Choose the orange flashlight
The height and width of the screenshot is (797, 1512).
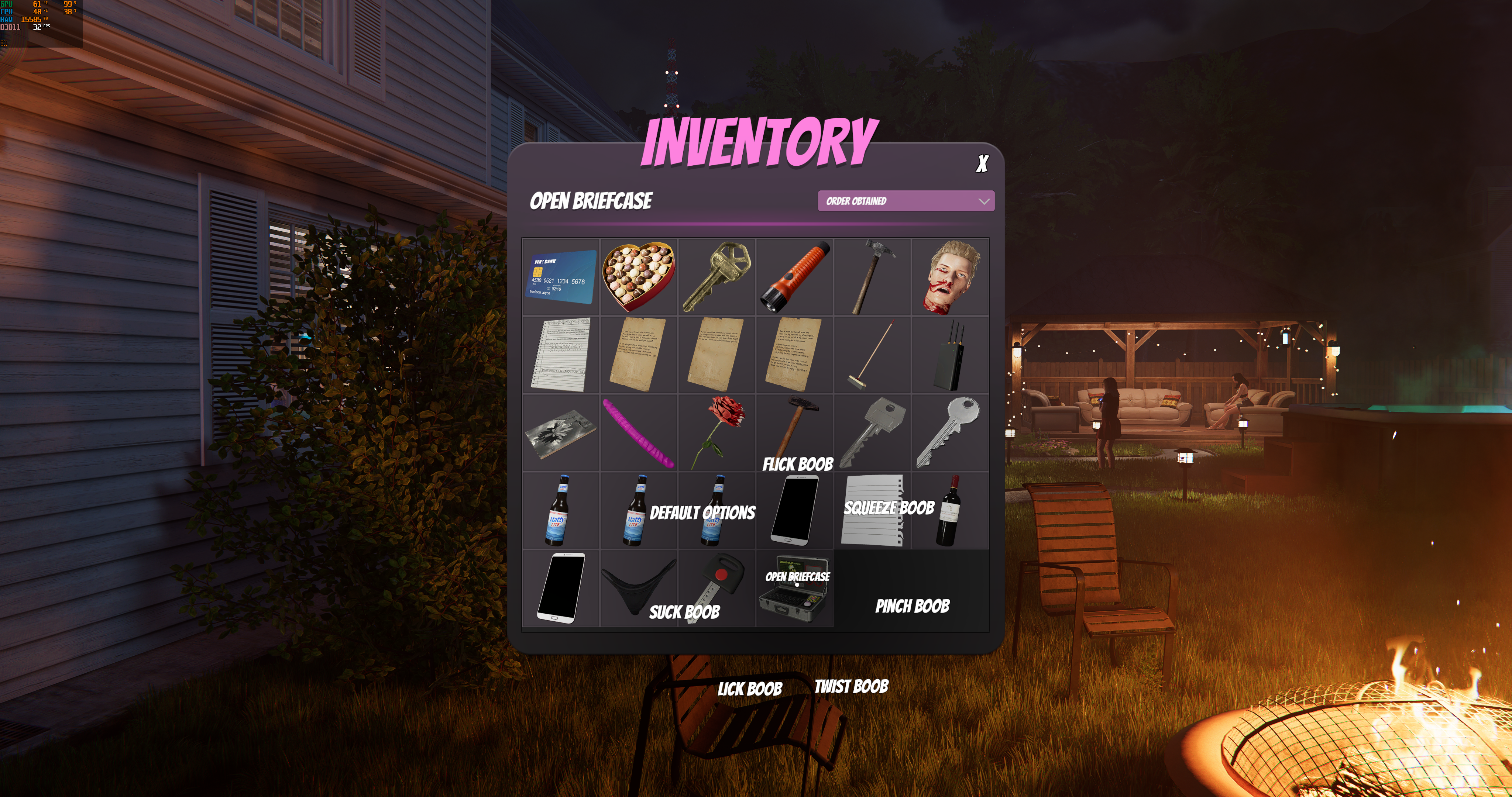794,277
